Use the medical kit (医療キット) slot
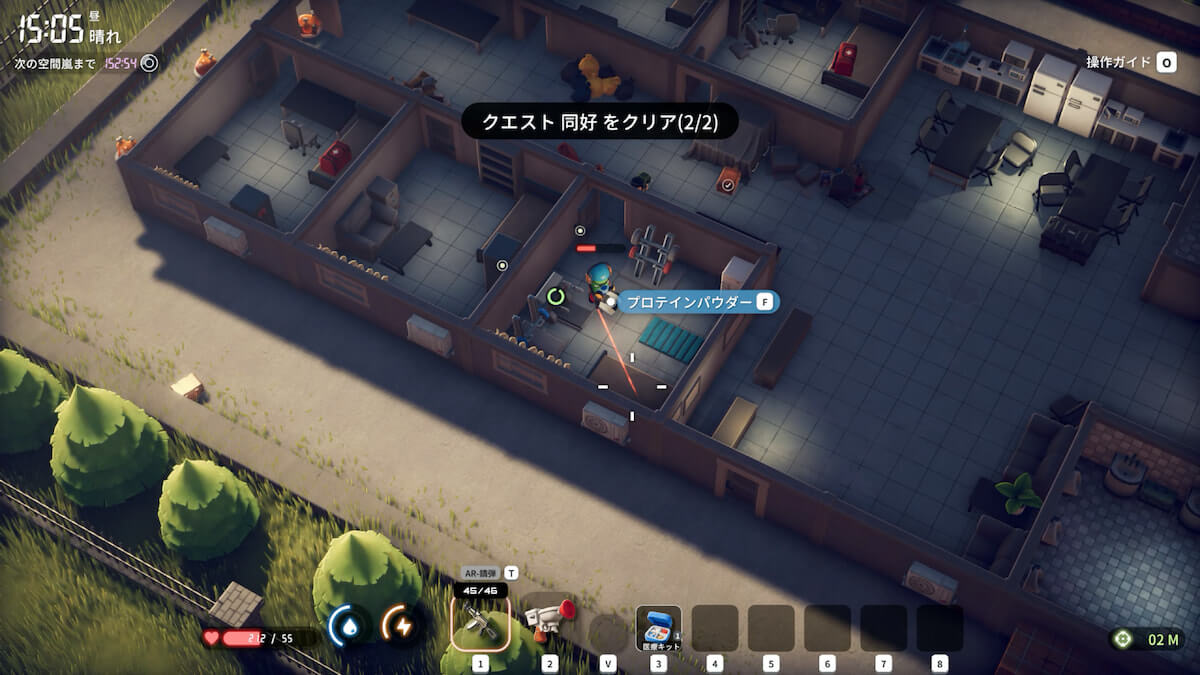The width and height of the screenshot is (1200, 675). 658,627
